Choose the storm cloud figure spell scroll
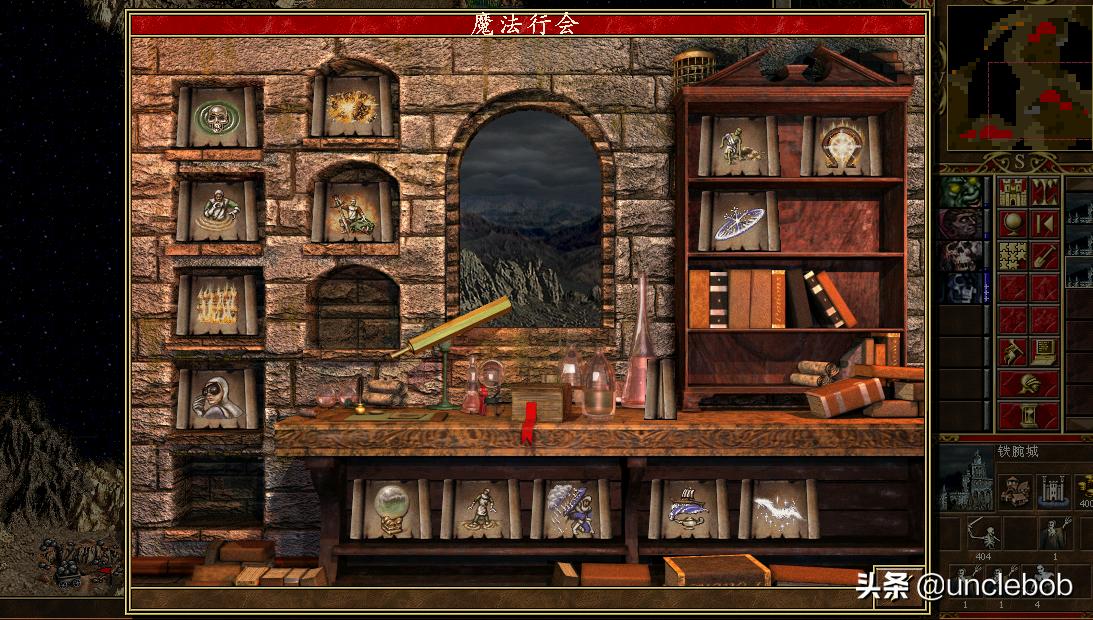Screen dimensions: 1093x620 (x=570, y=509)
